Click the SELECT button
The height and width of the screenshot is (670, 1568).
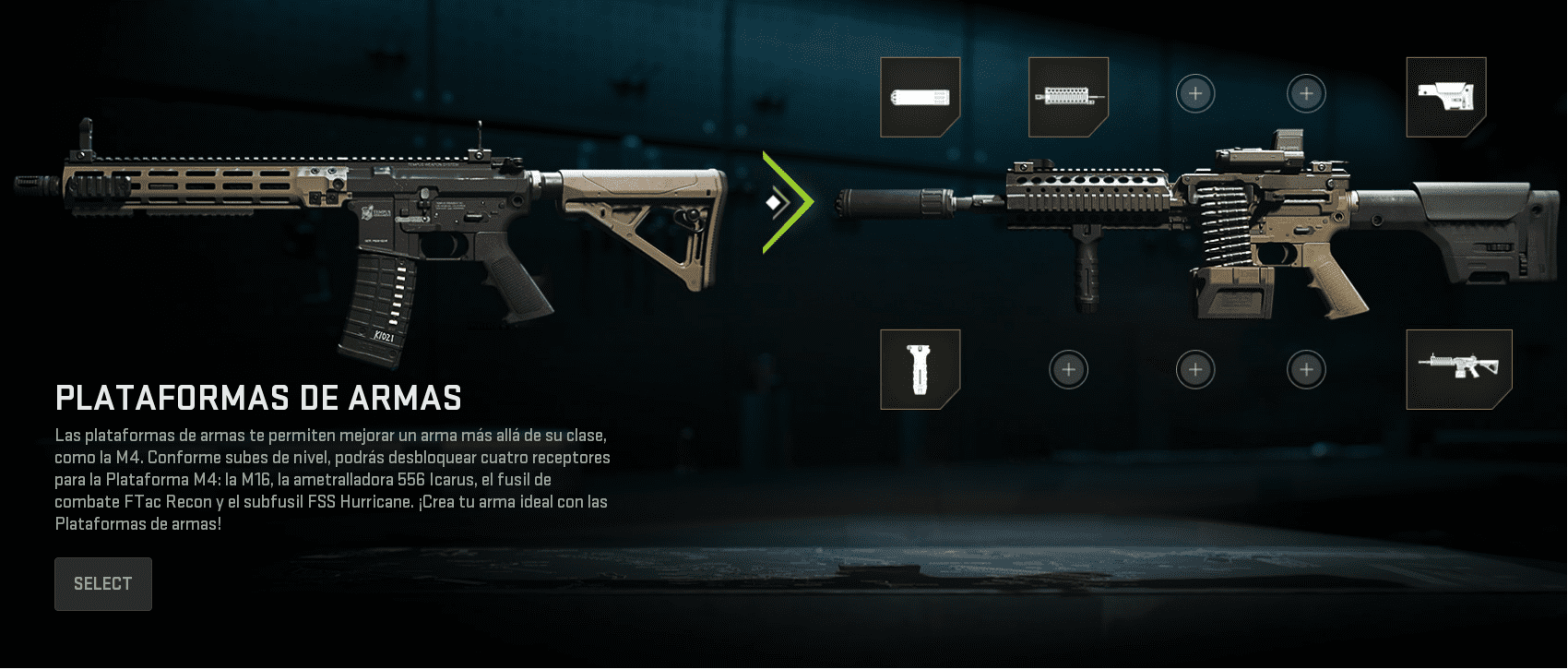tap(102, 584)
